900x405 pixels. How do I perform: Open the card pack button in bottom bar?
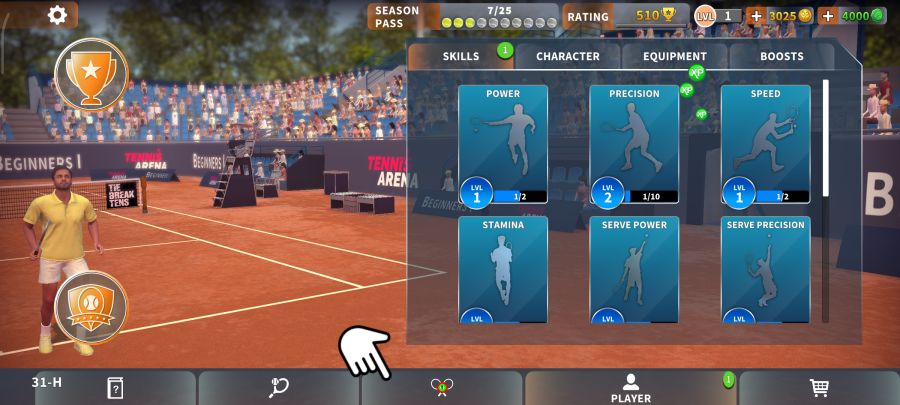(115, 388)
